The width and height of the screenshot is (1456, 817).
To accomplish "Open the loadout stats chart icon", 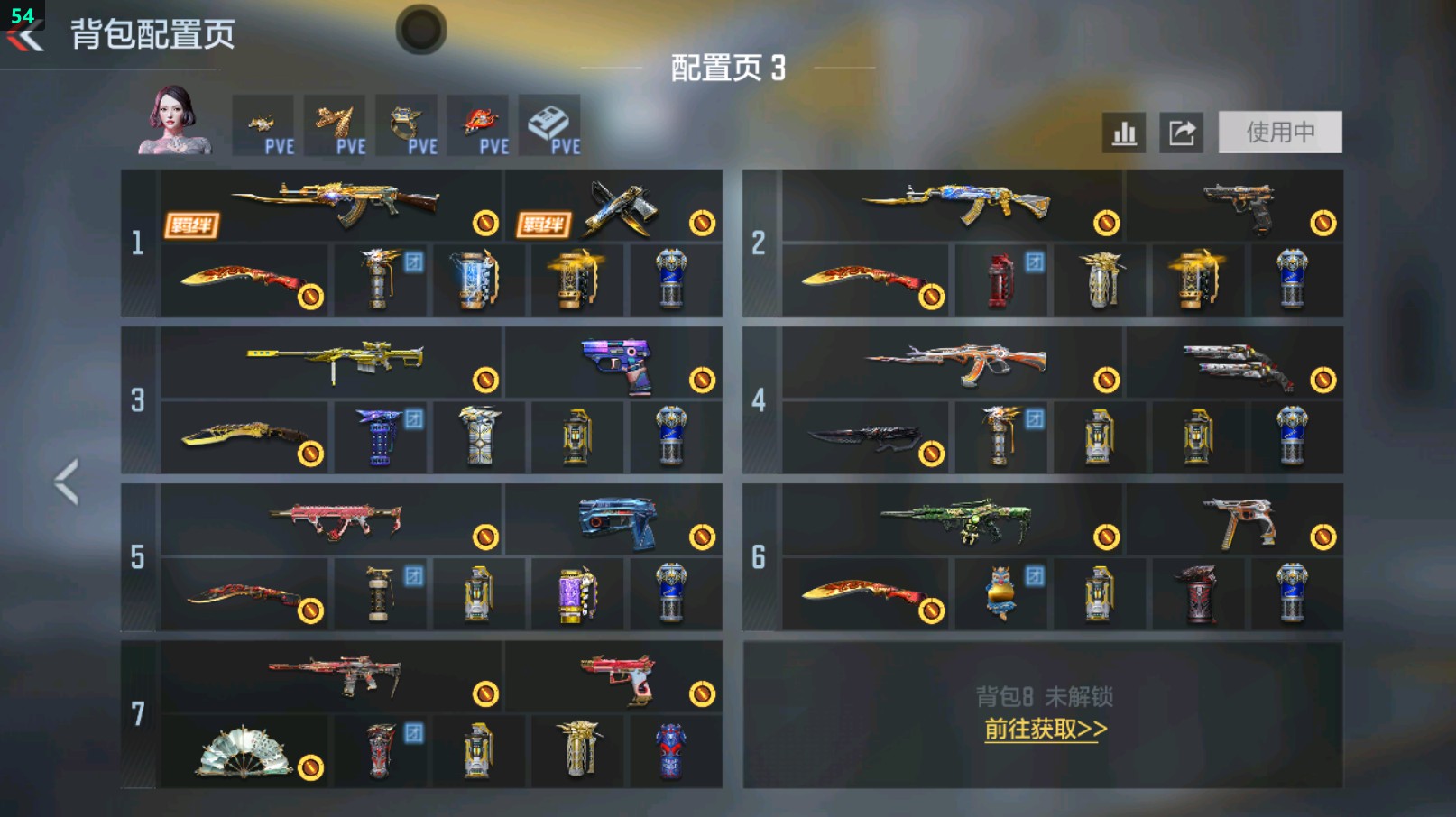I will pos(1123,132).
